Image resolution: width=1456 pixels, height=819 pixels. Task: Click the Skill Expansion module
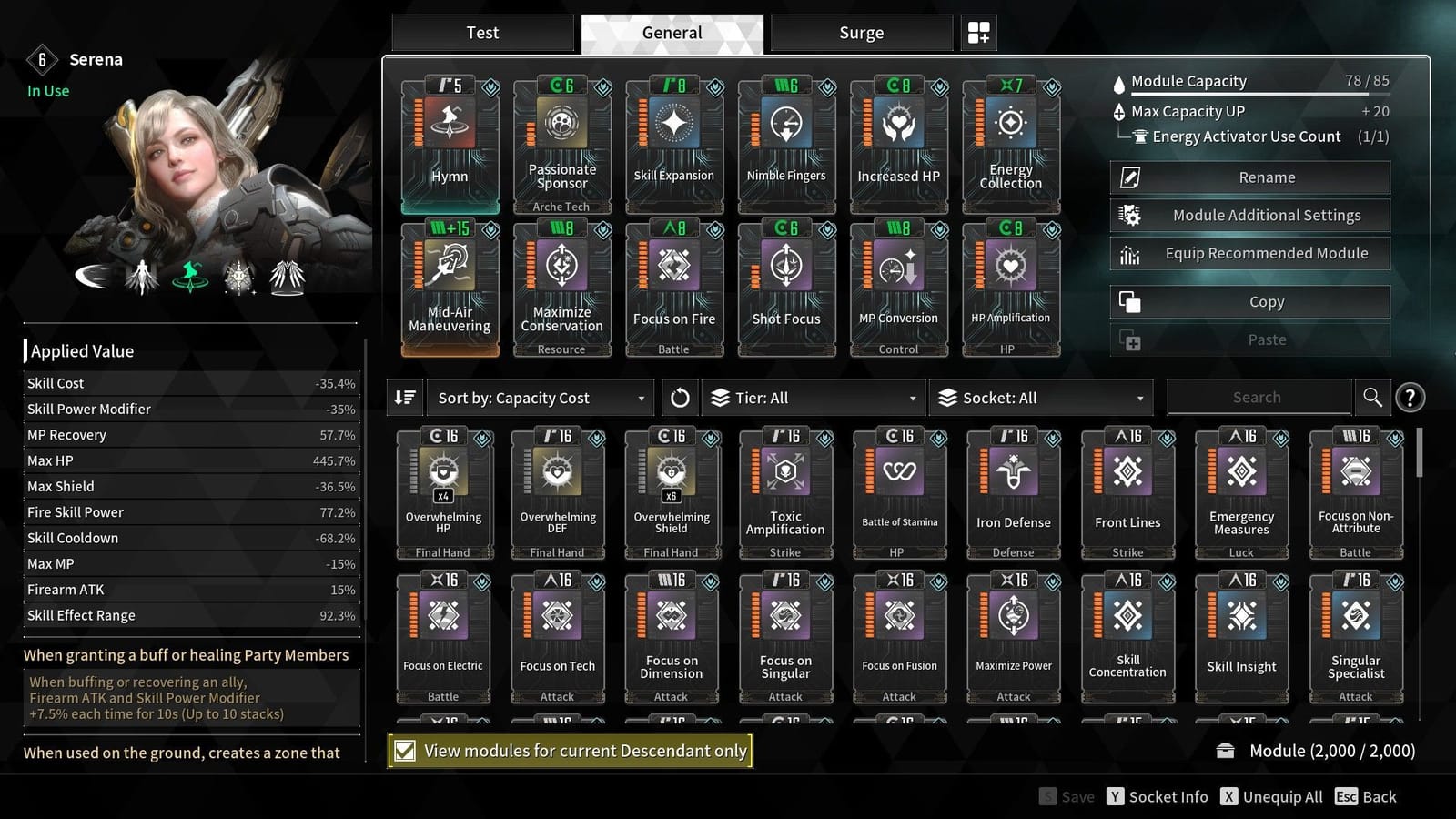coord(674,146)
